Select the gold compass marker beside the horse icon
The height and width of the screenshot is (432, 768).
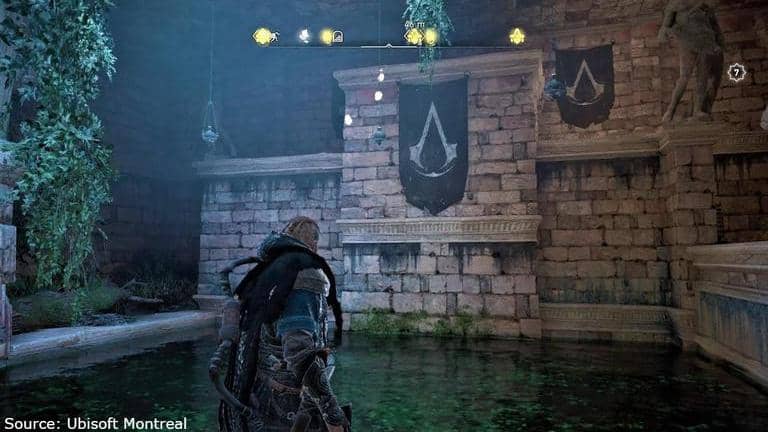point(262,36)
